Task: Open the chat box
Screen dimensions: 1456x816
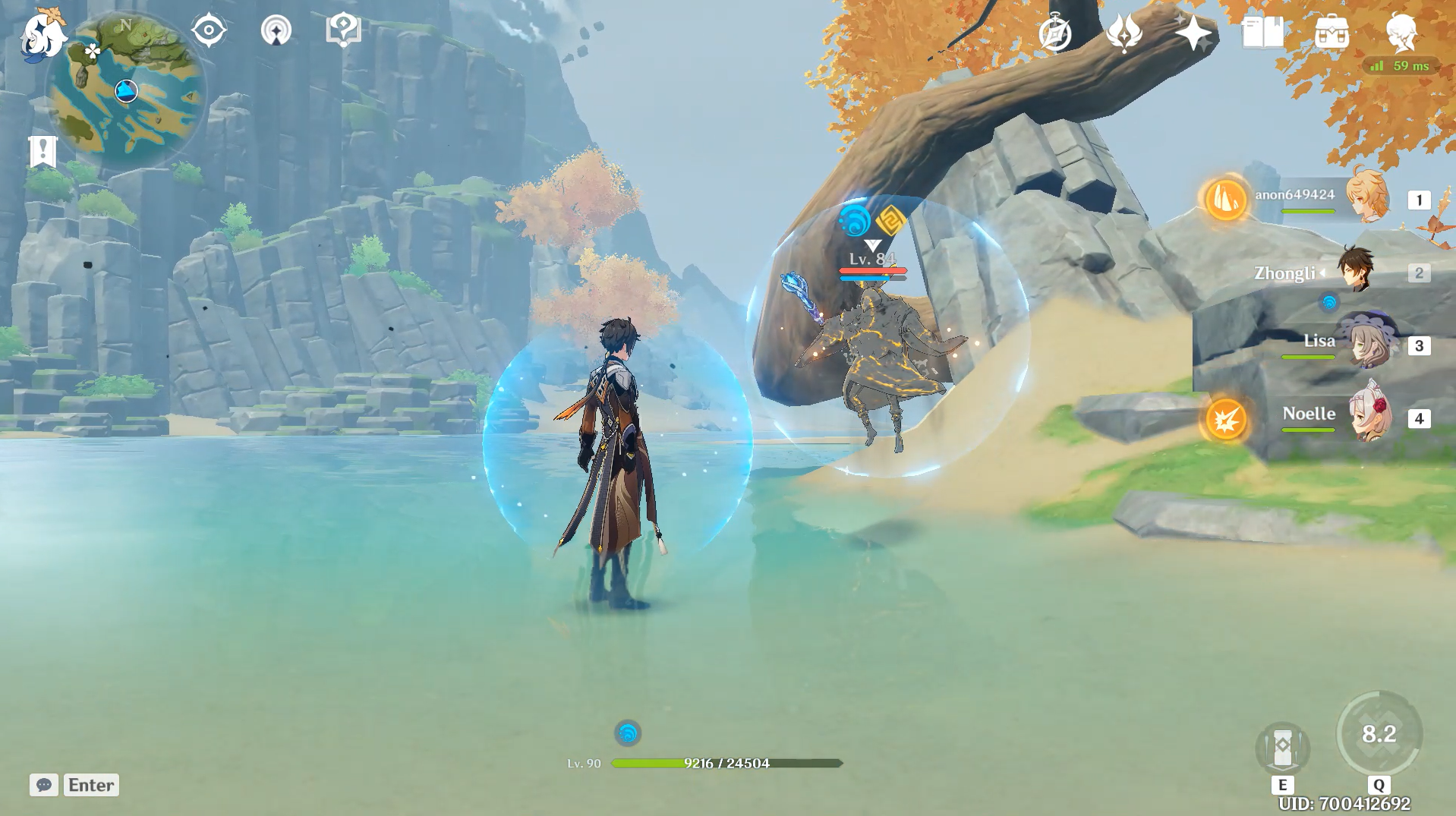Action: (44, 785)
